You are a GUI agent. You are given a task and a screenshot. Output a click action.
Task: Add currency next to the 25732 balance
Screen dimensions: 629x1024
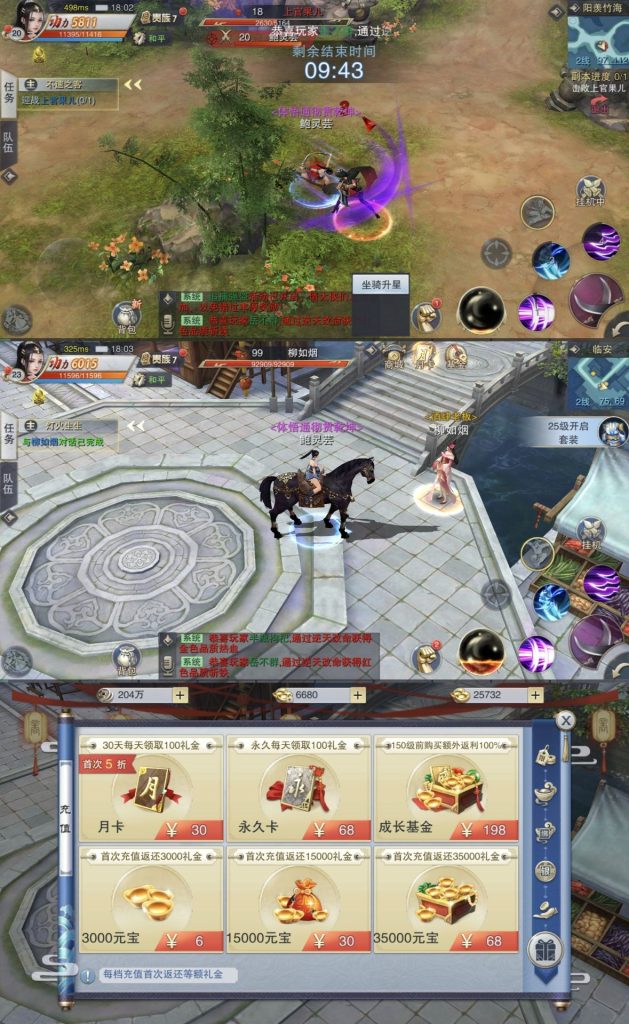tap(536, 695)
